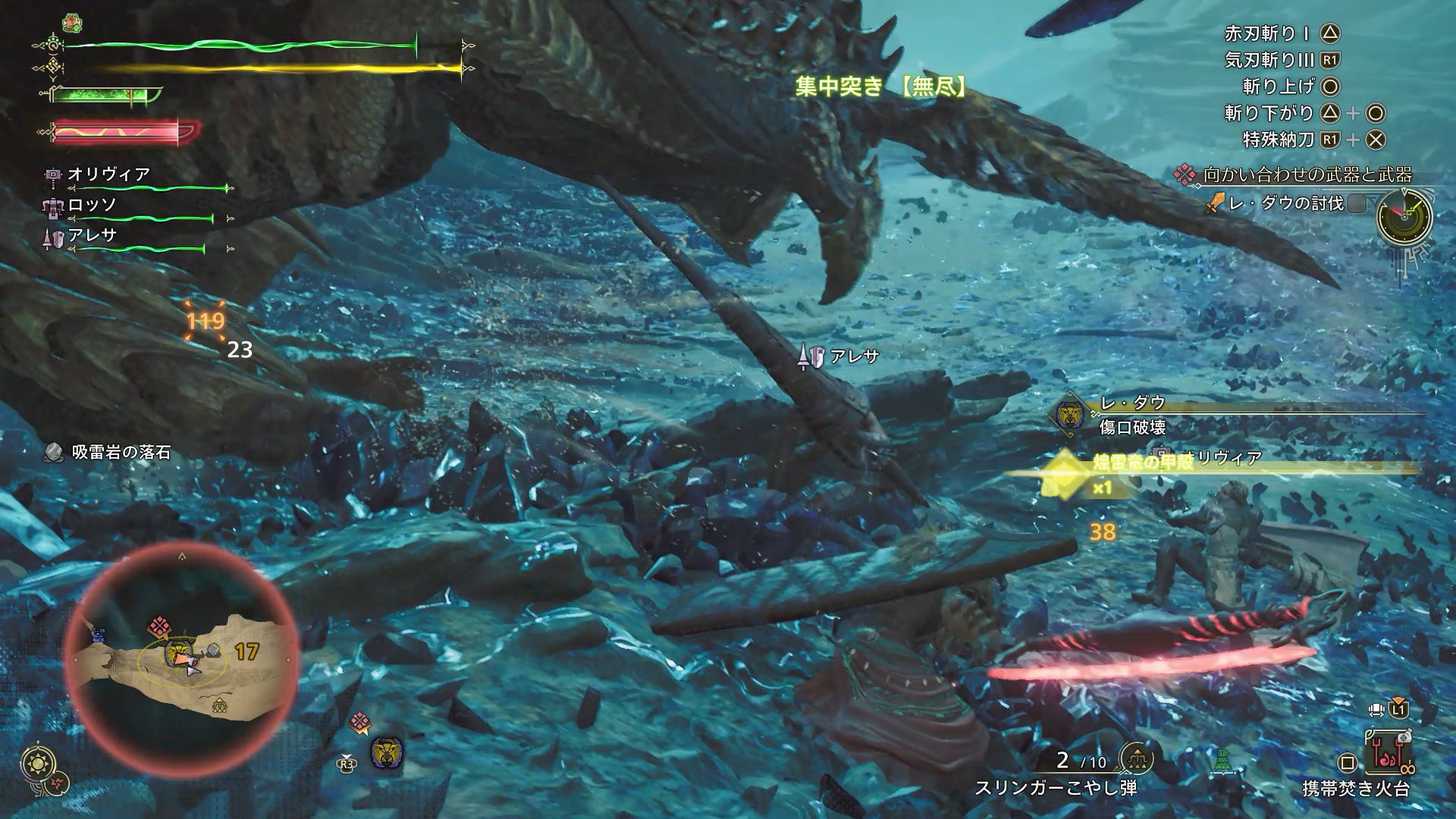Check the quest timer clock

[x=1404, y=216]
